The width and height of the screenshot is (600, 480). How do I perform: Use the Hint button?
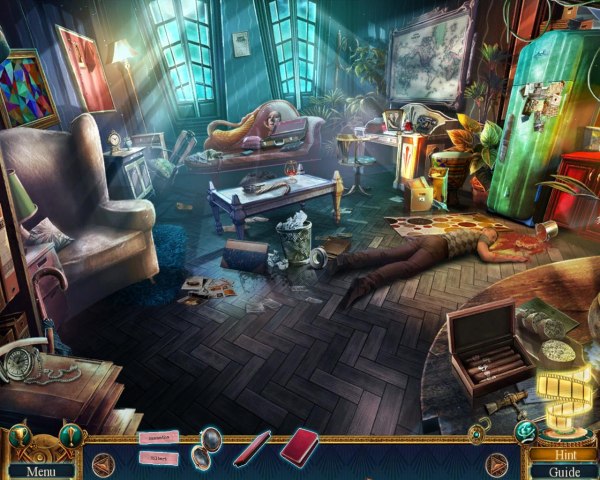[x=563, y=454]
